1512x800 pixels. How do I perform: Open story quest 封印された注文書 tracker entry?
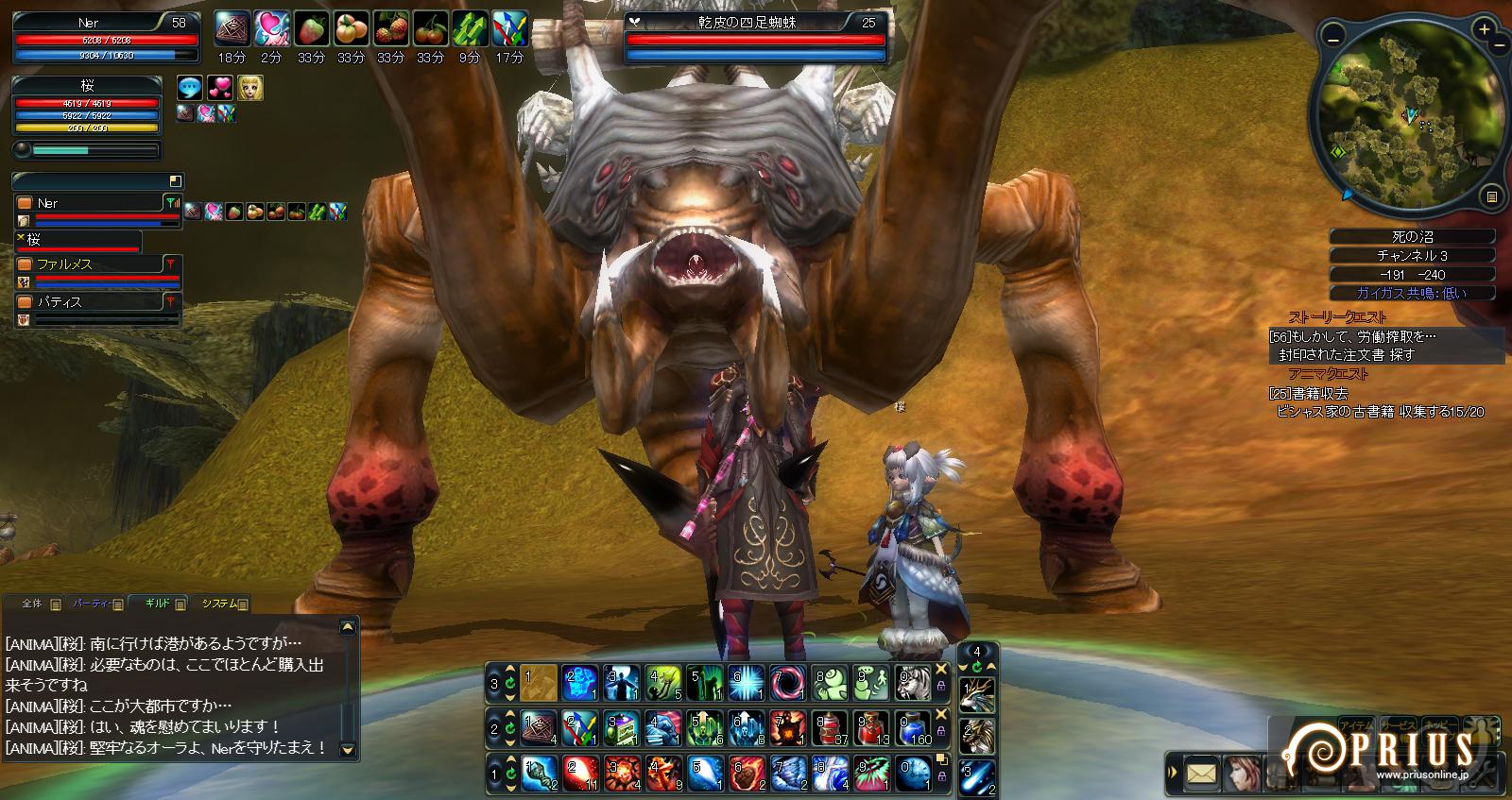point(1347,355)
